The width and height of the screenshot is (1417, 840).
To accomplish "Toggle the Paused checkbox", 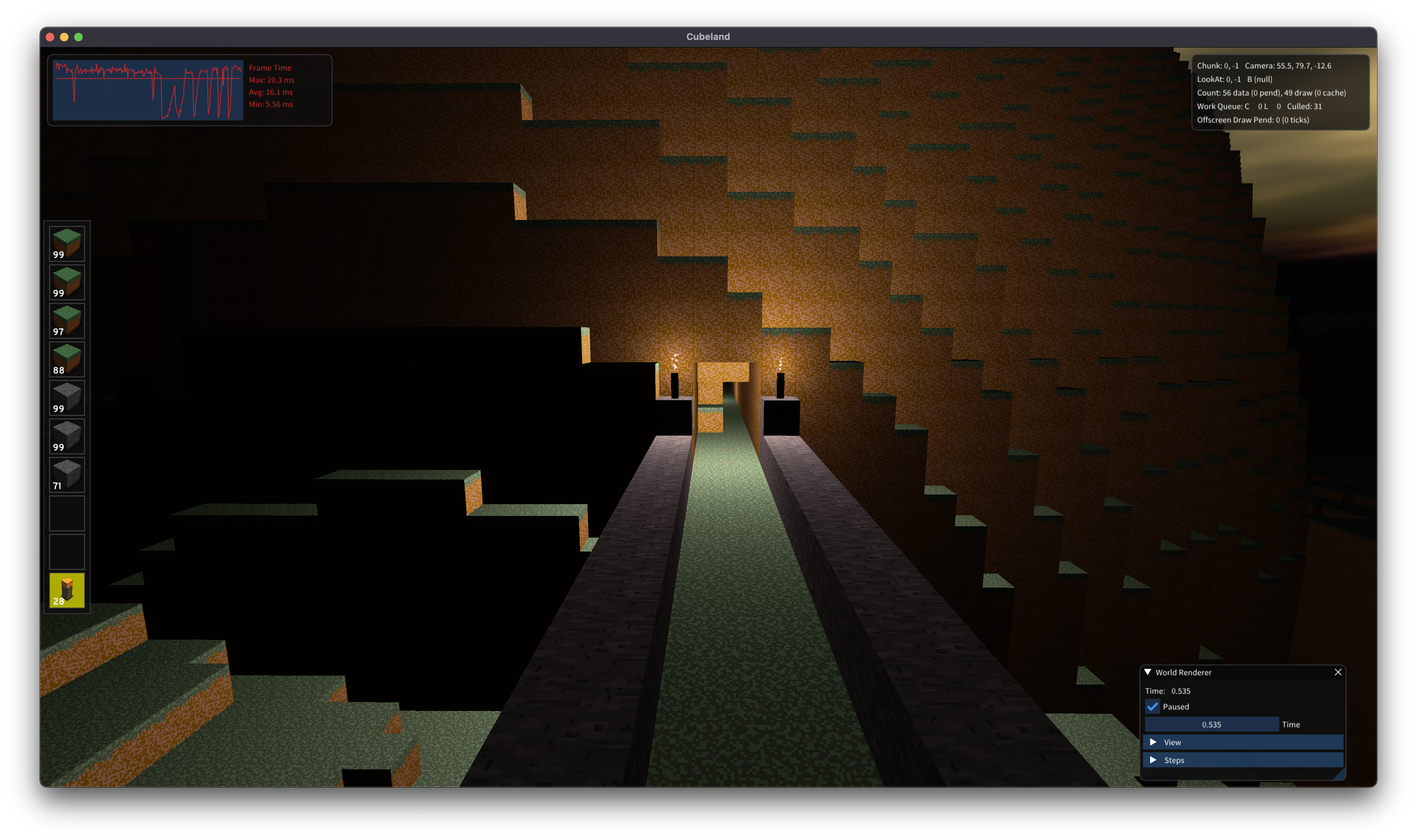I will pyautogui.click(x=1152, y=706).
